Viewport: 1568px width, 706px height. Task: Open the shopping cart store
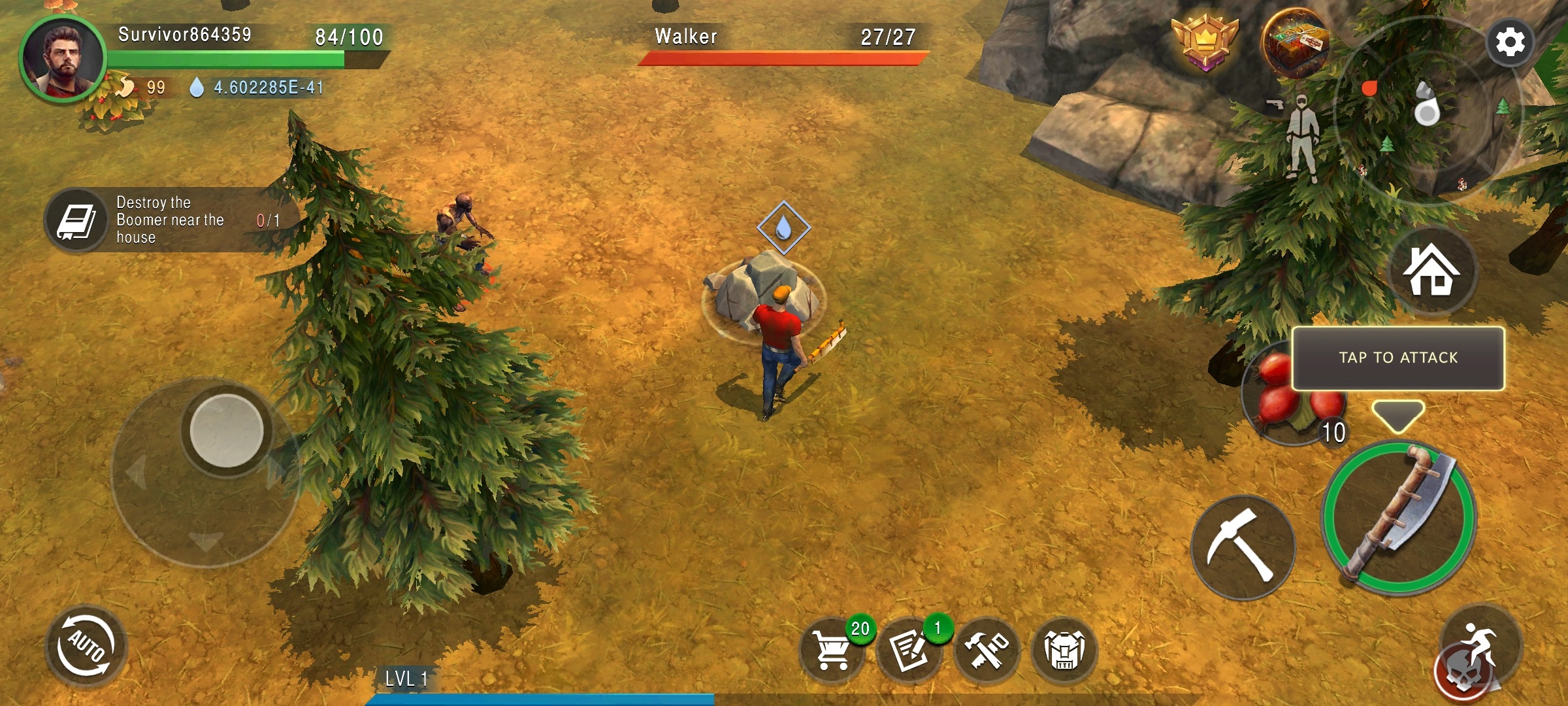(x=831, y=650)
